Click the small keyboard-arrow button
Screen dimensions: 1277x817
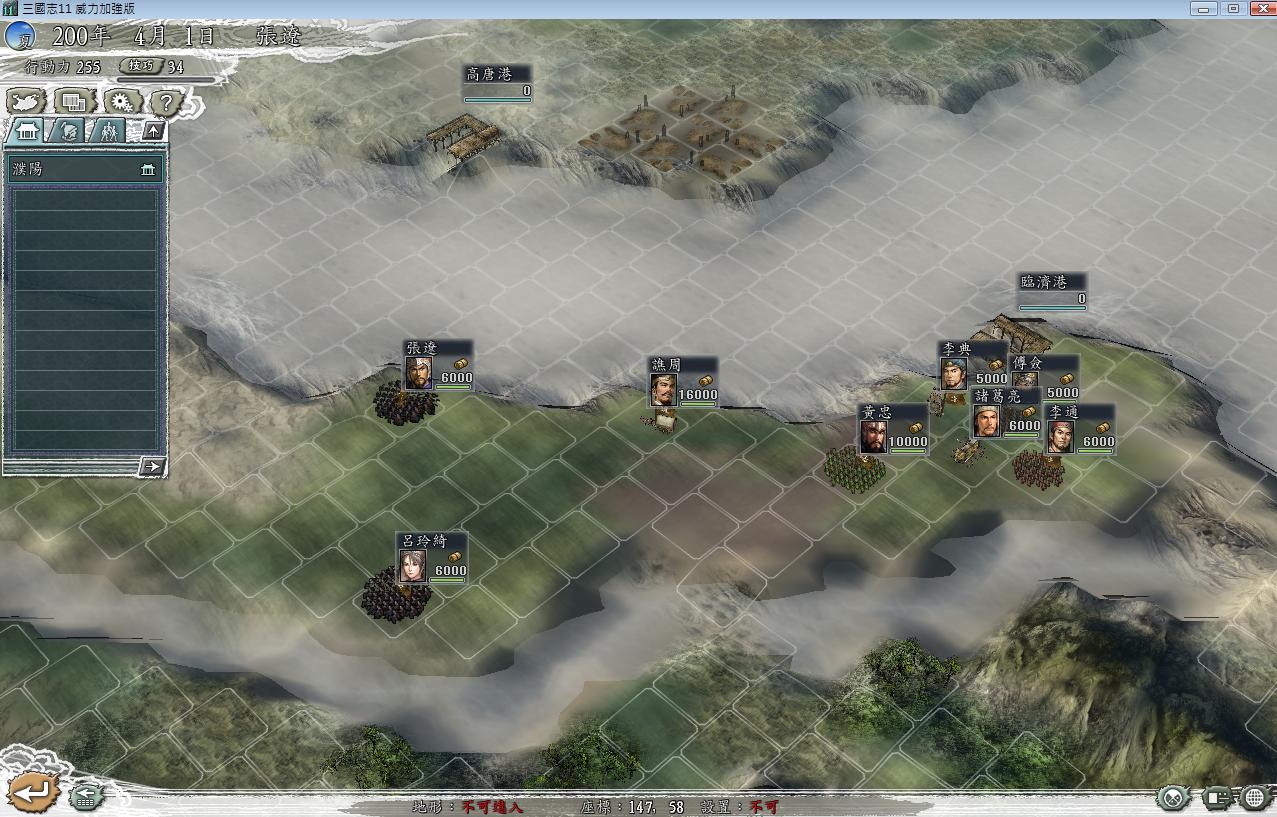tap(86, 796)
